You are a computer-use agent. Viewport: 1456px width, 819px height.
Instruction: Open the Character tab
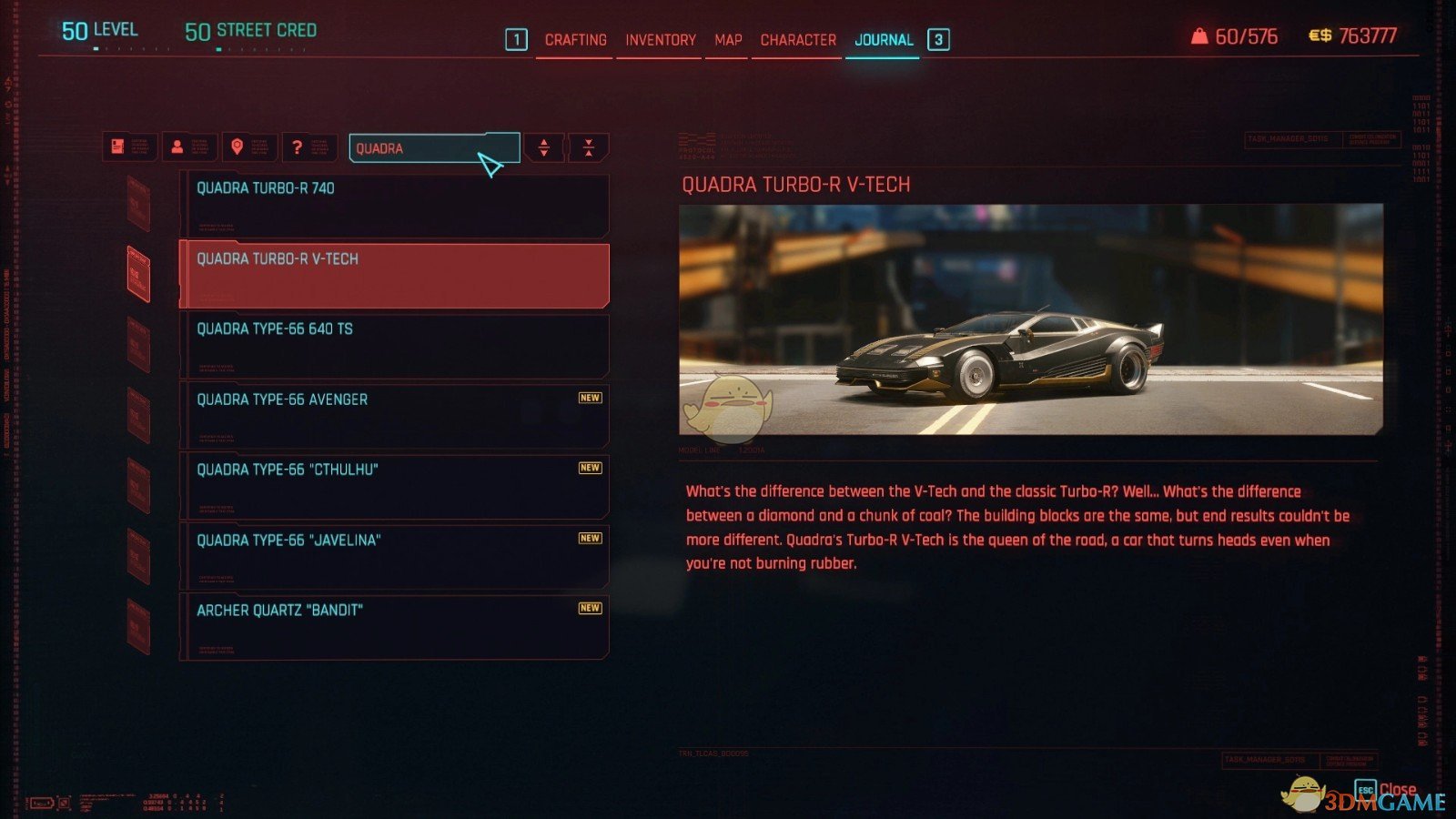[798, 40]
